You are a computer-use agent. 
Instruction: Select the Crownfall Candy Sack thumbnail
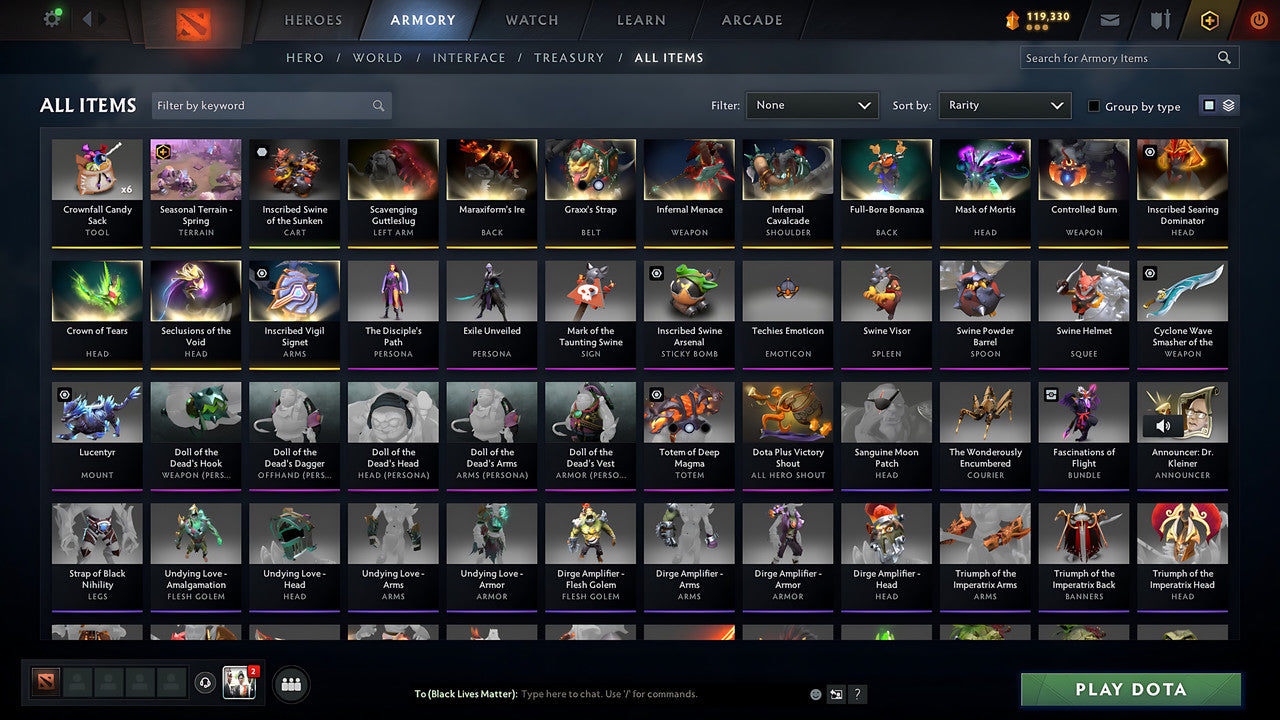pos(97,170)
